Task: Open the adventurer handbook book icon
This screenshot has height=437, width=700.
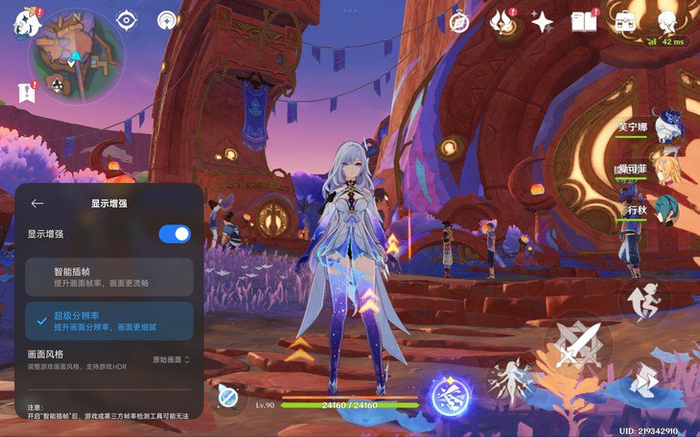Action: coord(583,22)
